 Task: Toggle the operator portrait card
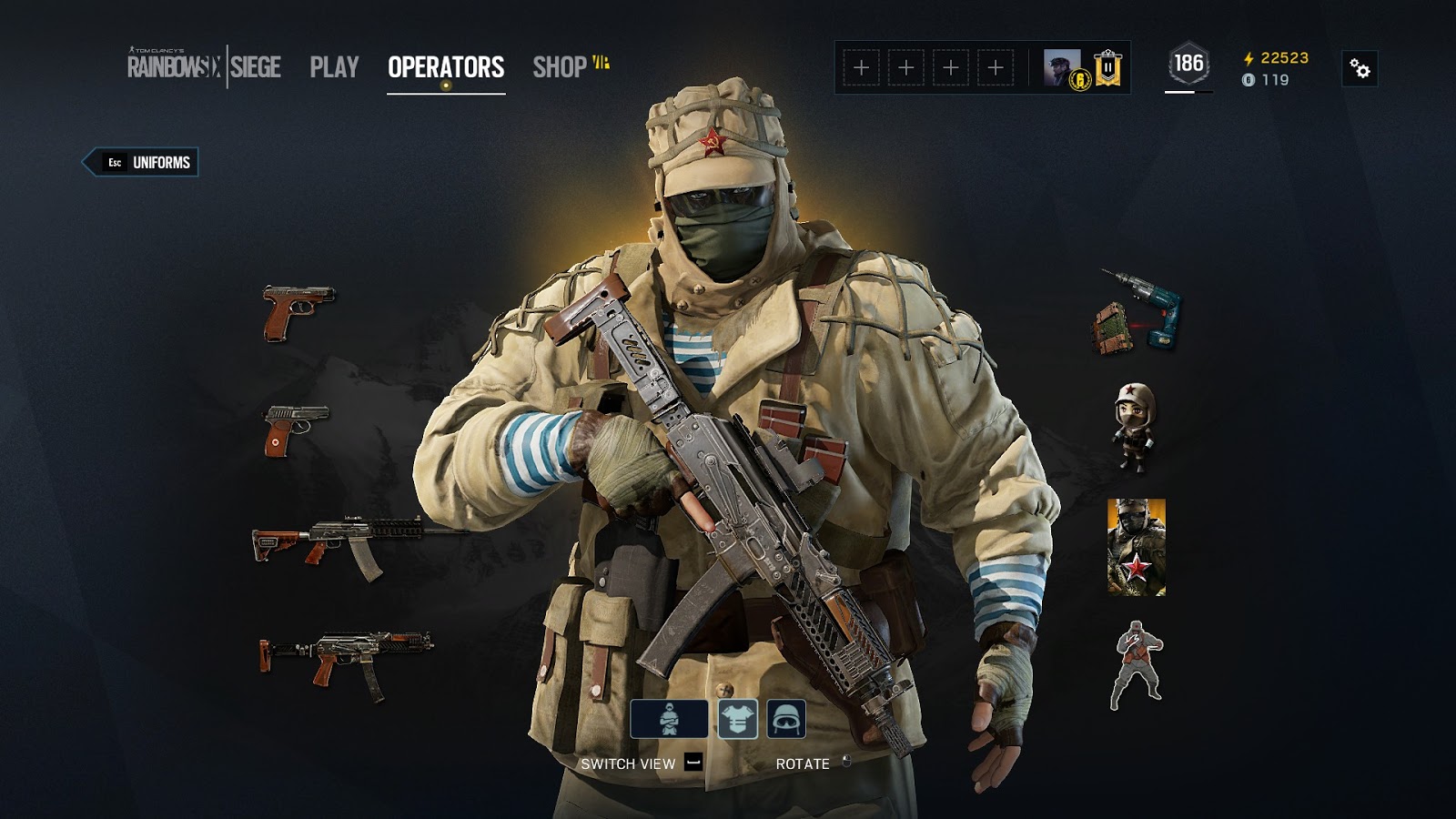(1135, 548)
